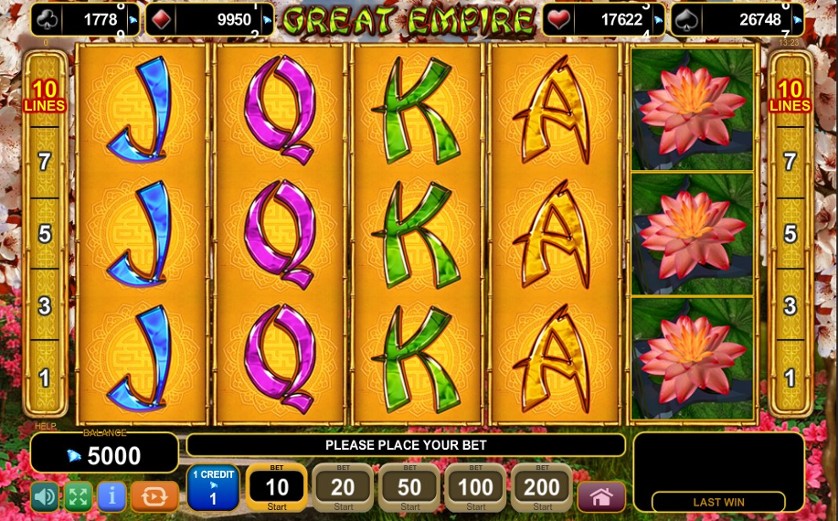Pick line 3 on the left panel
Screen dimensions: 838x521
click(x=44, y=306)
